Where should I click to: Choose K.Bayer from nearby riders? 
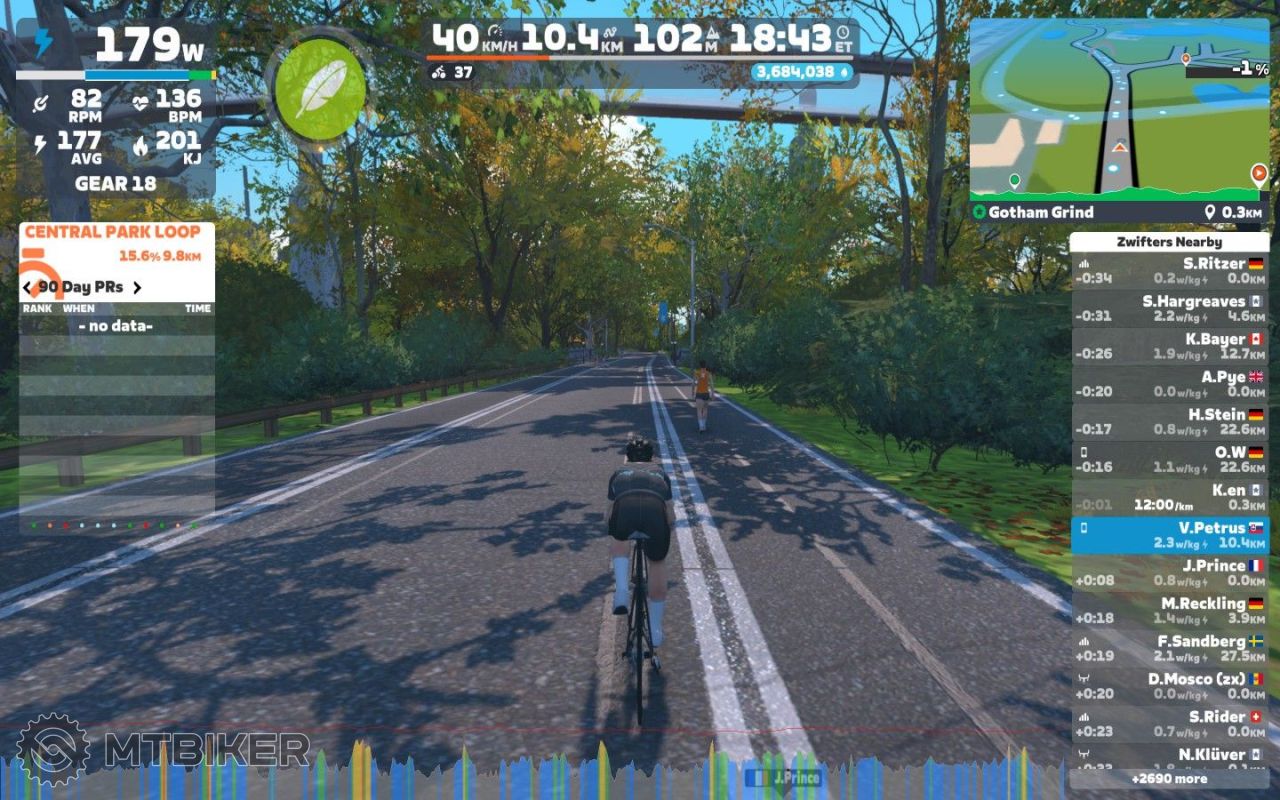click(x=1169, y=347)
